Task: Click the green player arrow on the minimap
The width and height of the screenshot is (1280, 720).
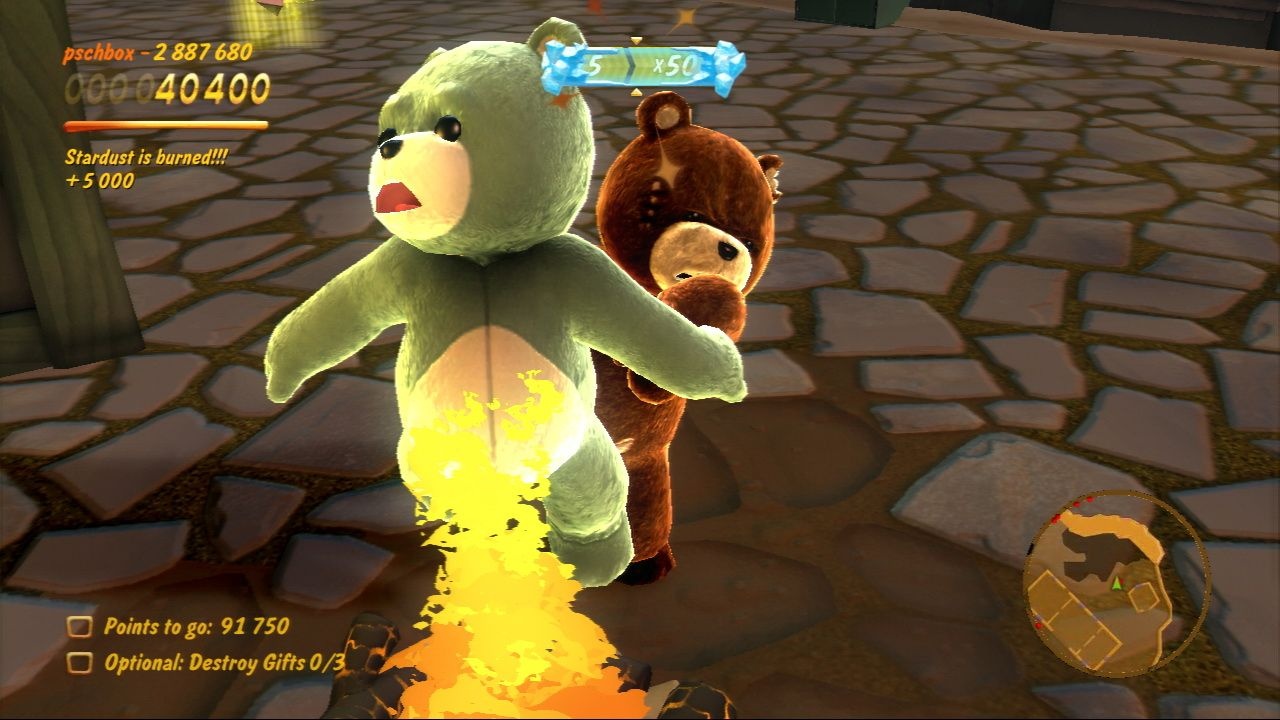Action: (1117, 584)
